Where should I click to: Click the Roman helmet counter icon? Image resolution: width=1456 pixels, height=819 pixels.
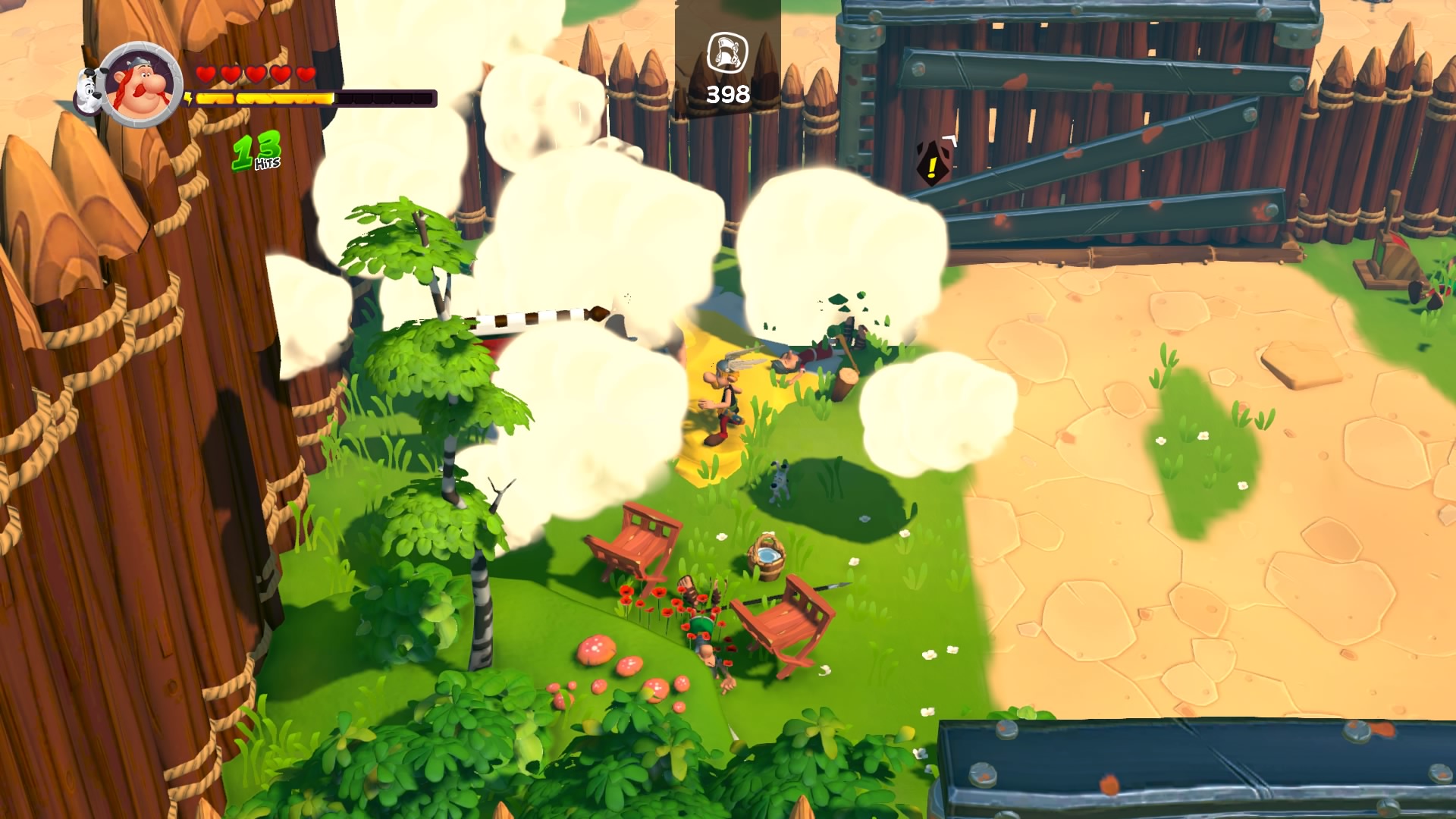(727, 54)
